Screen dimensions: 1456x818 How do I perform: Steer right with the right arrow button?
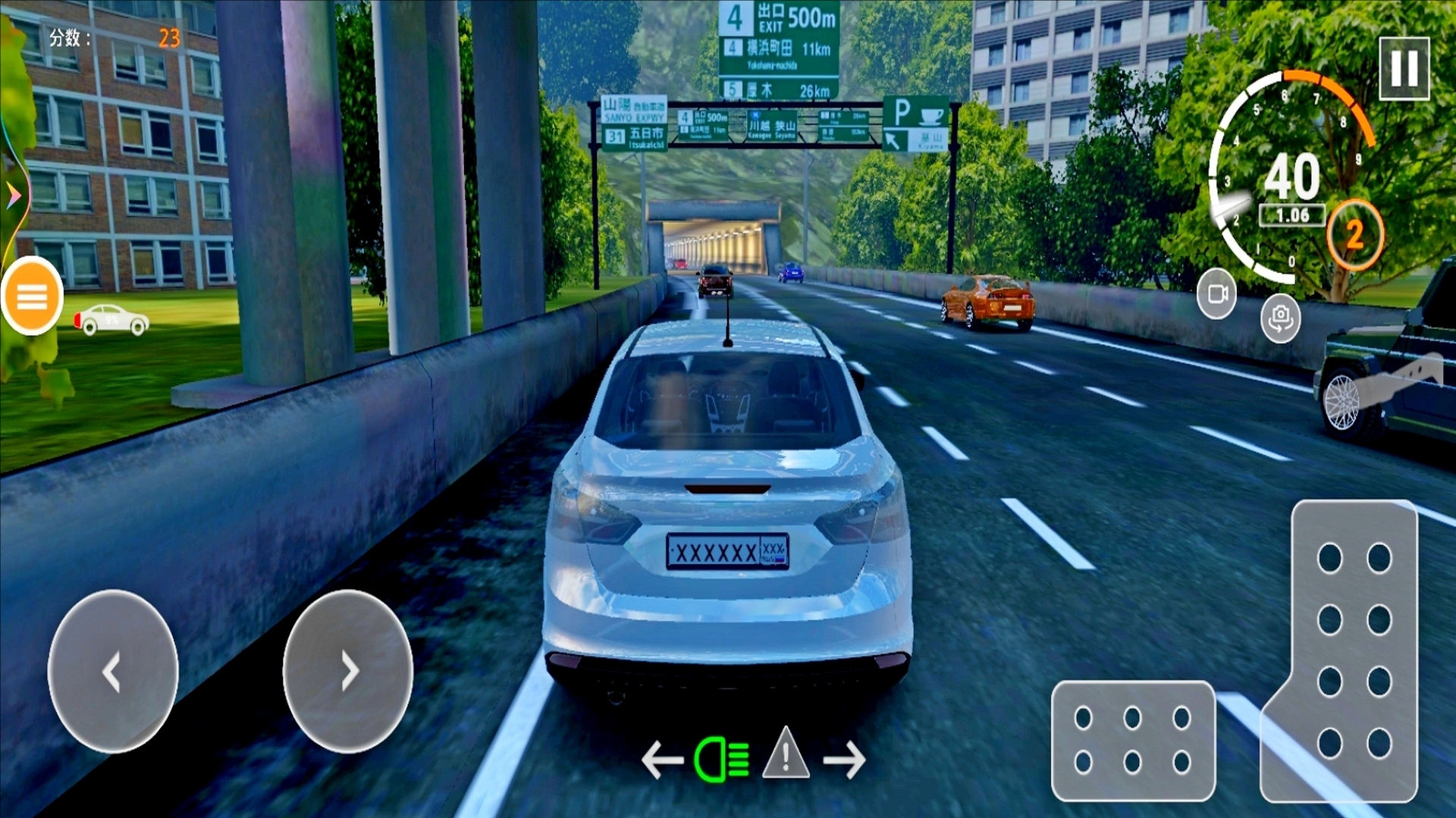point(348,671)
